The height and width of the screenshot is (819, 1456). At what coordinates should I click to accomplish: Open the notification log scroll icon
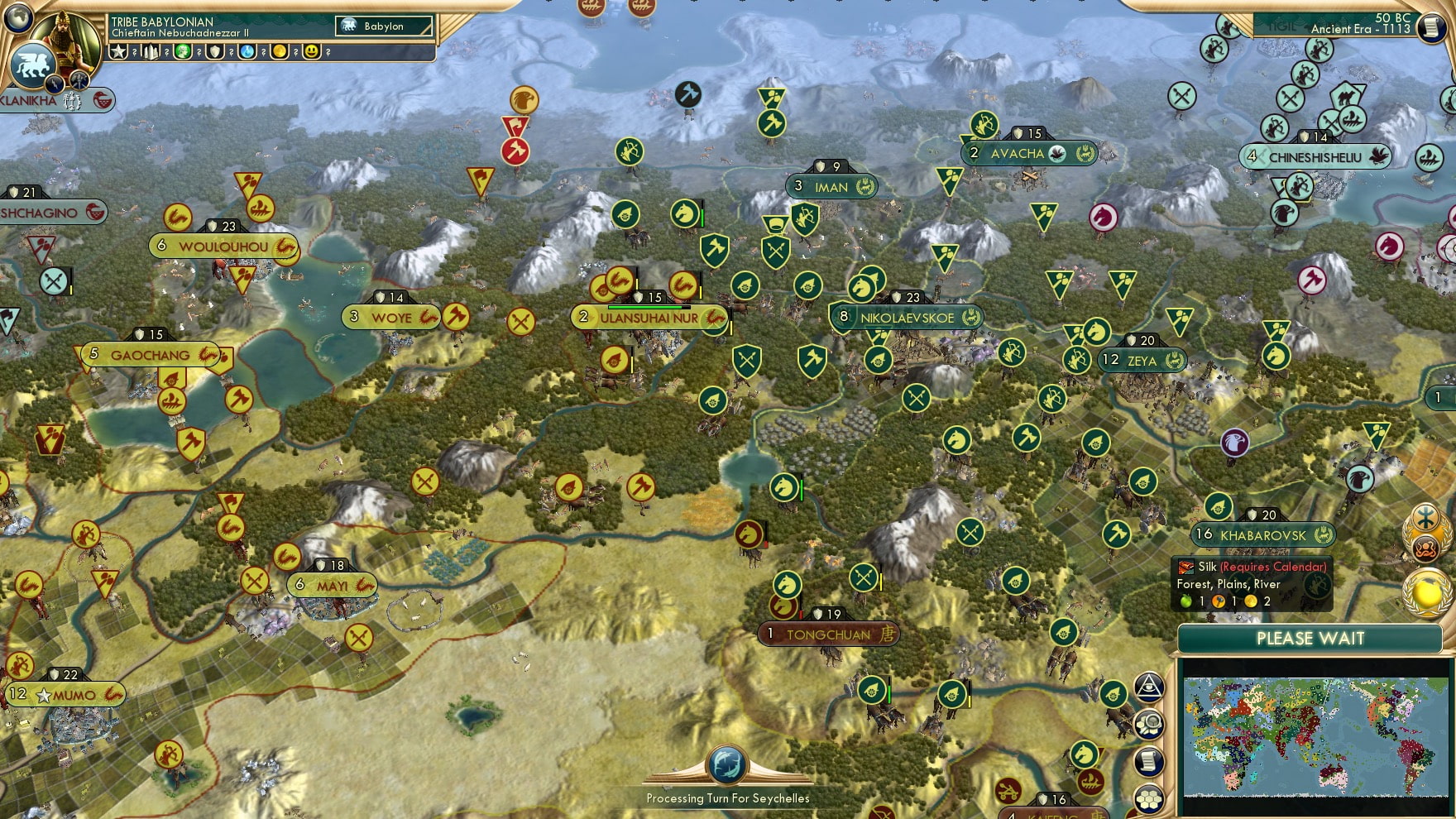1149,759
